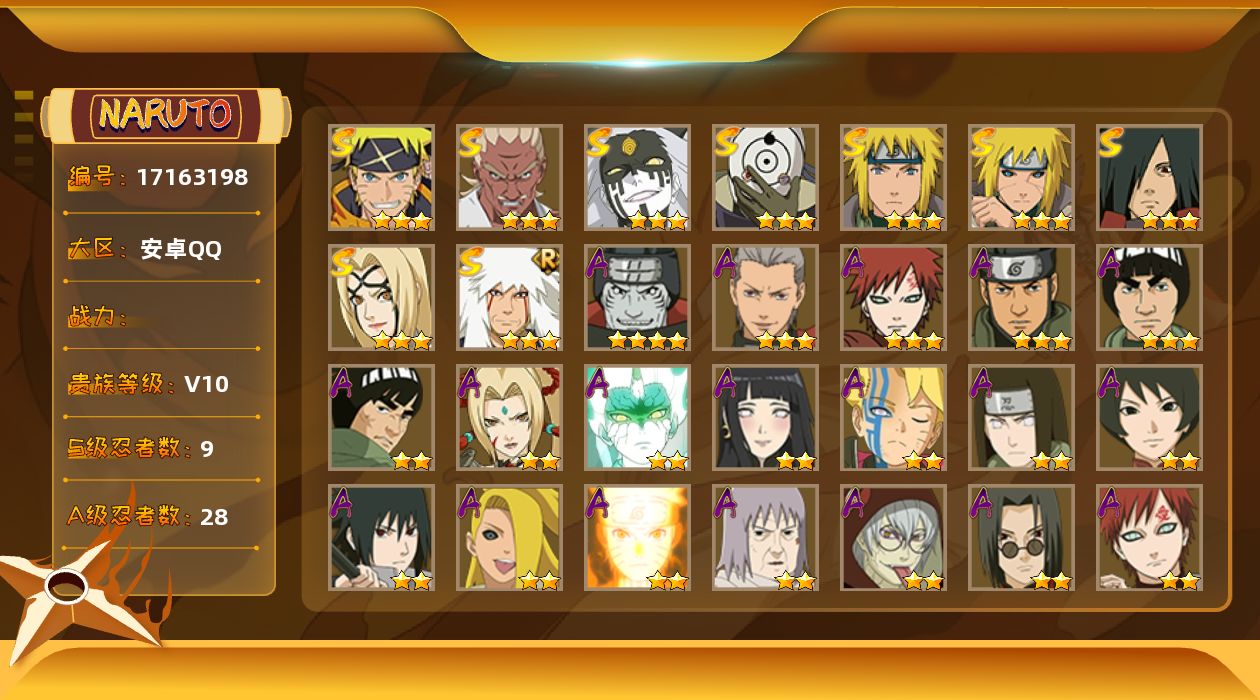Choose the ninja with black-and-white face paint
The height and width of the screenshot is (700, 1260).
click(x=637, y=178)
